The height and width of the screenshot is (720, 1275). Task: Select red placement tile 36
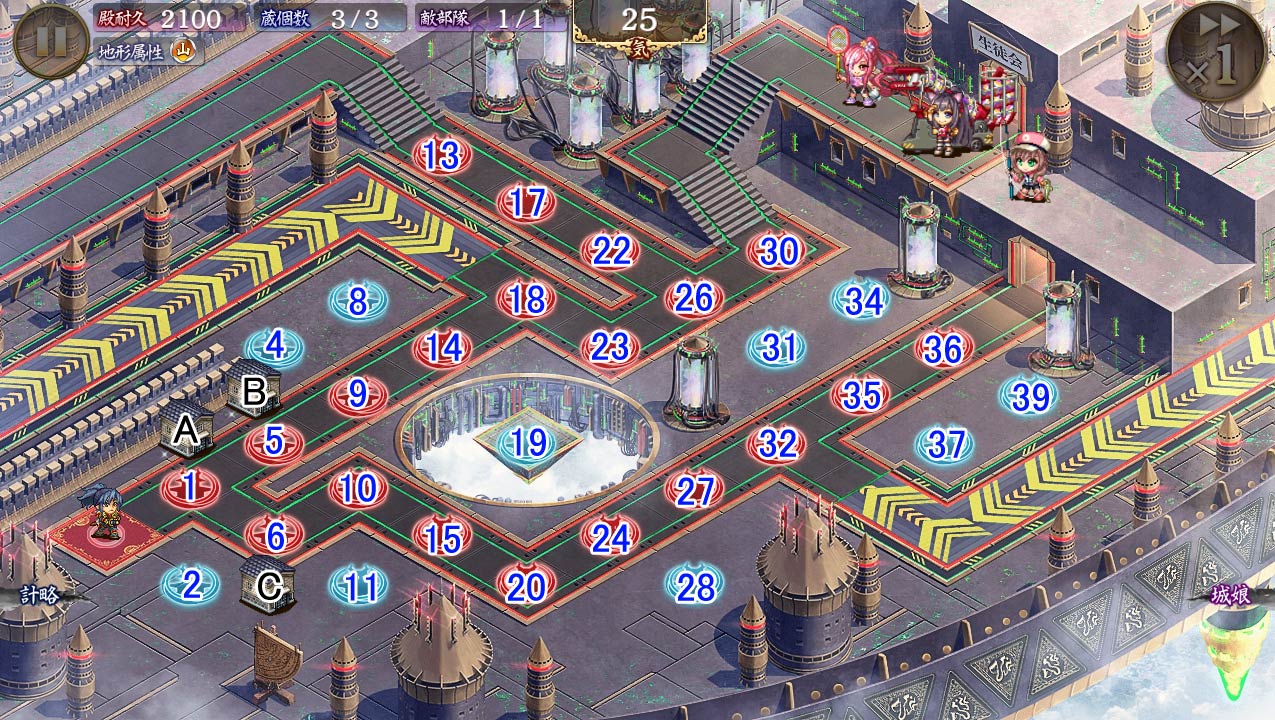click(x=943, y=349)
